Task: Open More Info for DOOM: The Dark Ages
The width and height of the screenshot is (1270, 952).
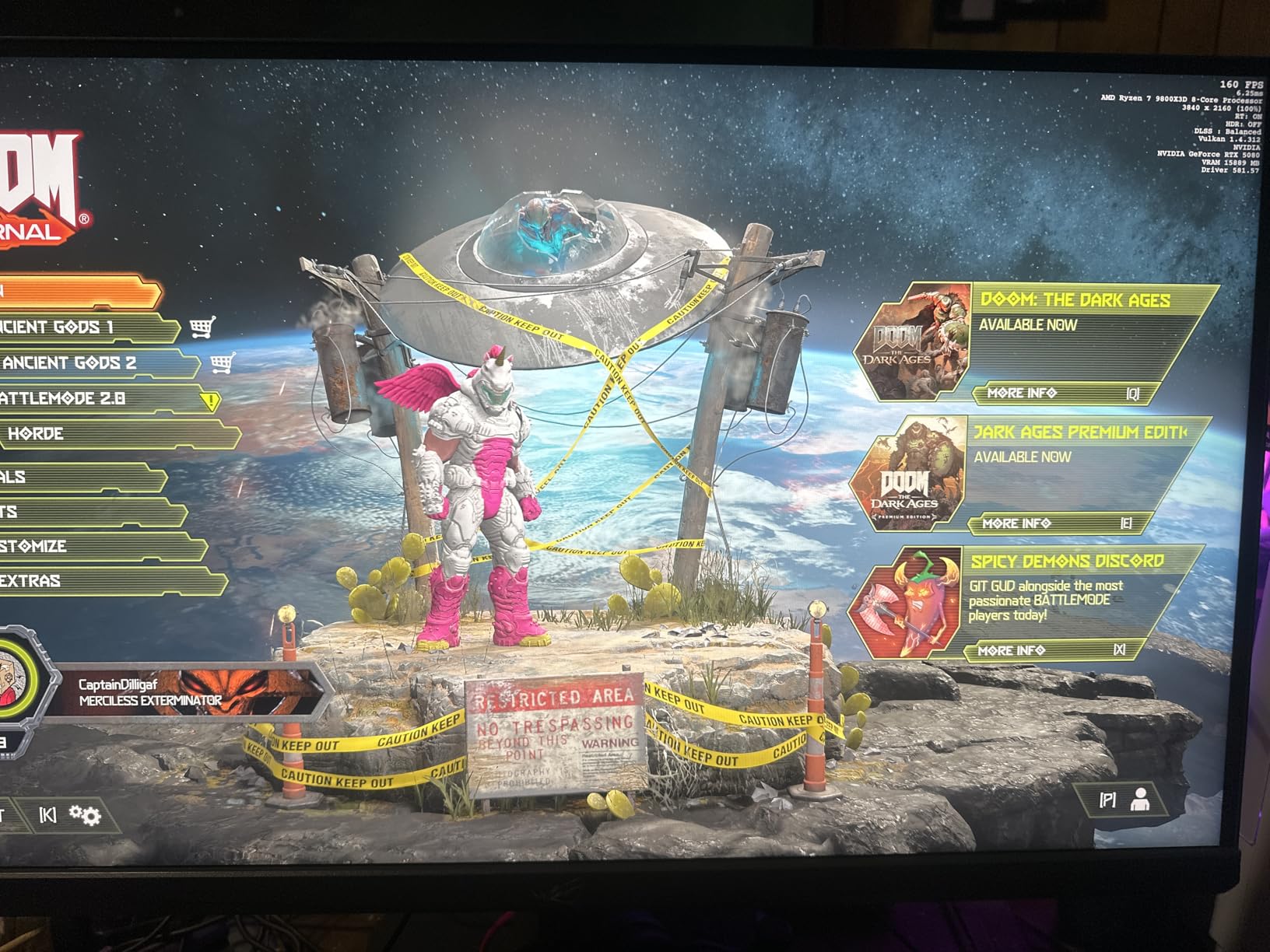Action: pyautogui.click(x=1022, y=394)
